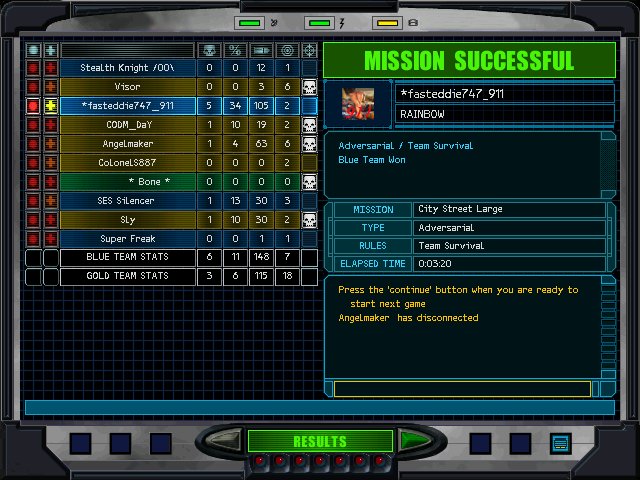Click the percent accuracy column header

(235, 50)
